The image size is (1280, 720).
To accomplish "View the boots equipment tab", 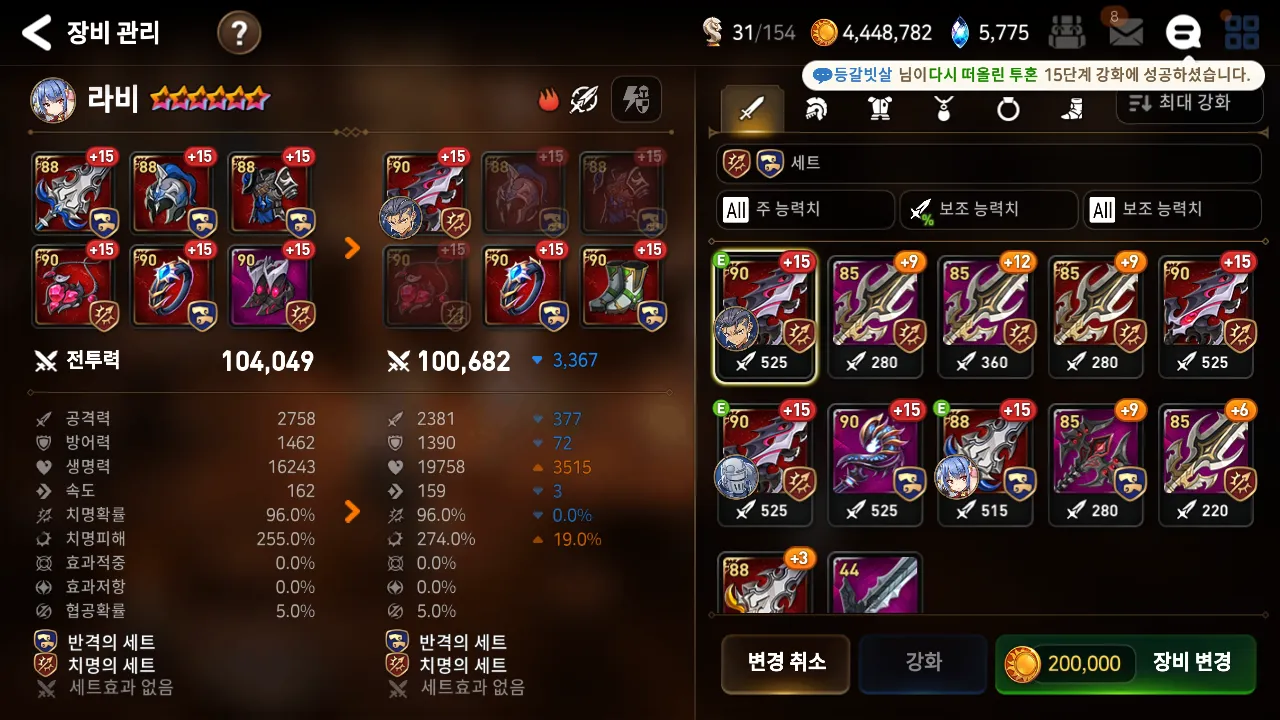I will [1070, 110].
